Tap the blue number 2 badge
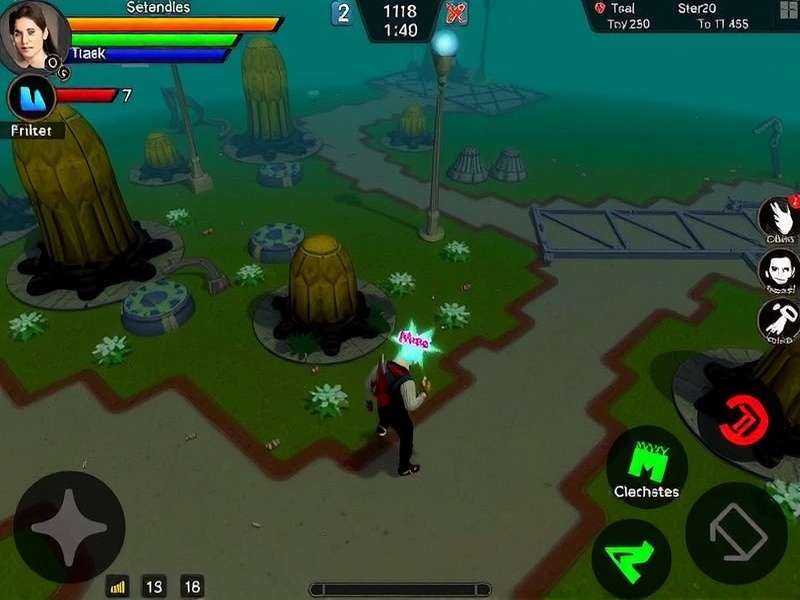The height and width of the screenshot is (600, 800). click(343, 13)
